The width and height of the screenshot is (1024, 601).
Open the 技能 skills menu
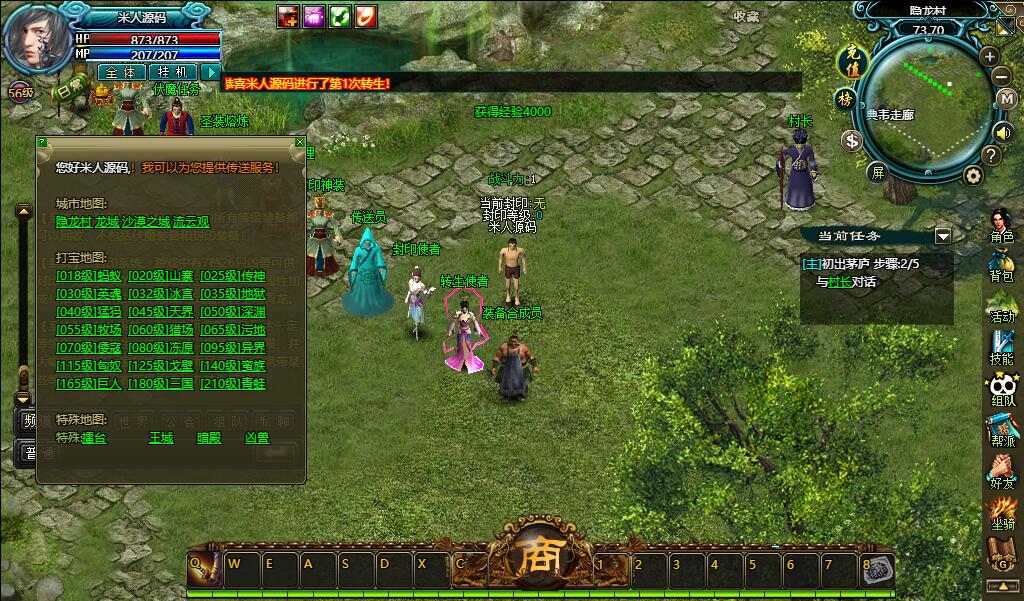(x=1001, y=345)
